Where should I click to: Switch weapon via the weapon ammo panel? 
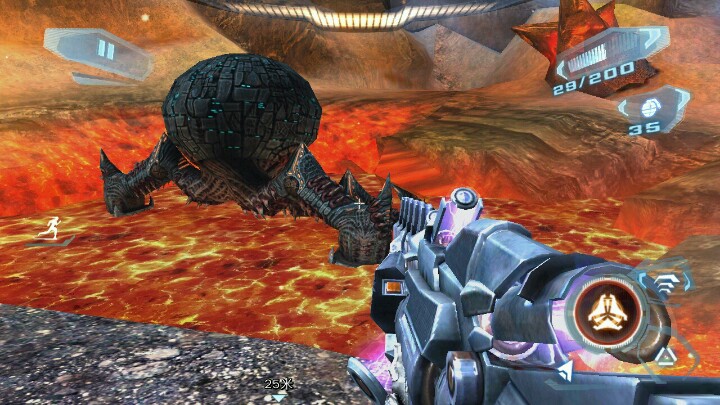point(610,60)
